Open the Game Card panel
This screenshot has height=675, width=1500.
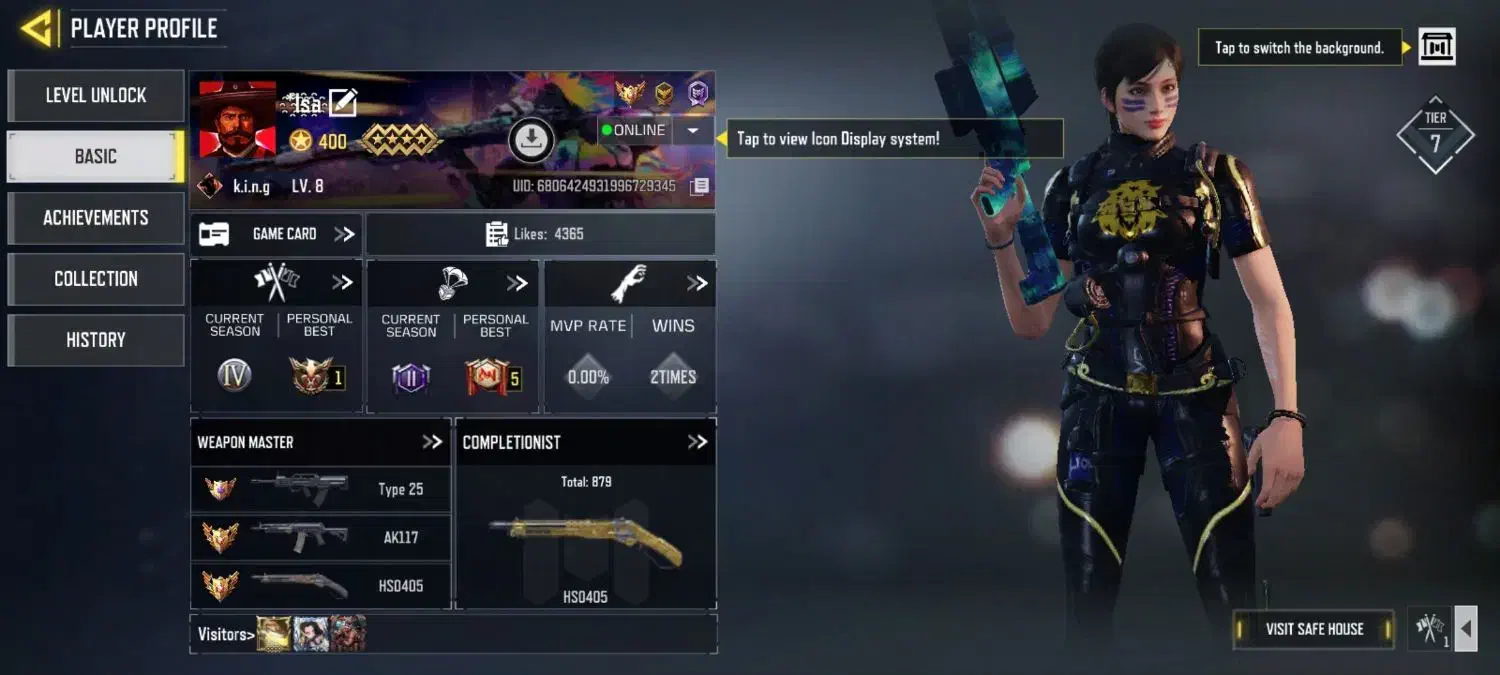(x=277, y=234)
